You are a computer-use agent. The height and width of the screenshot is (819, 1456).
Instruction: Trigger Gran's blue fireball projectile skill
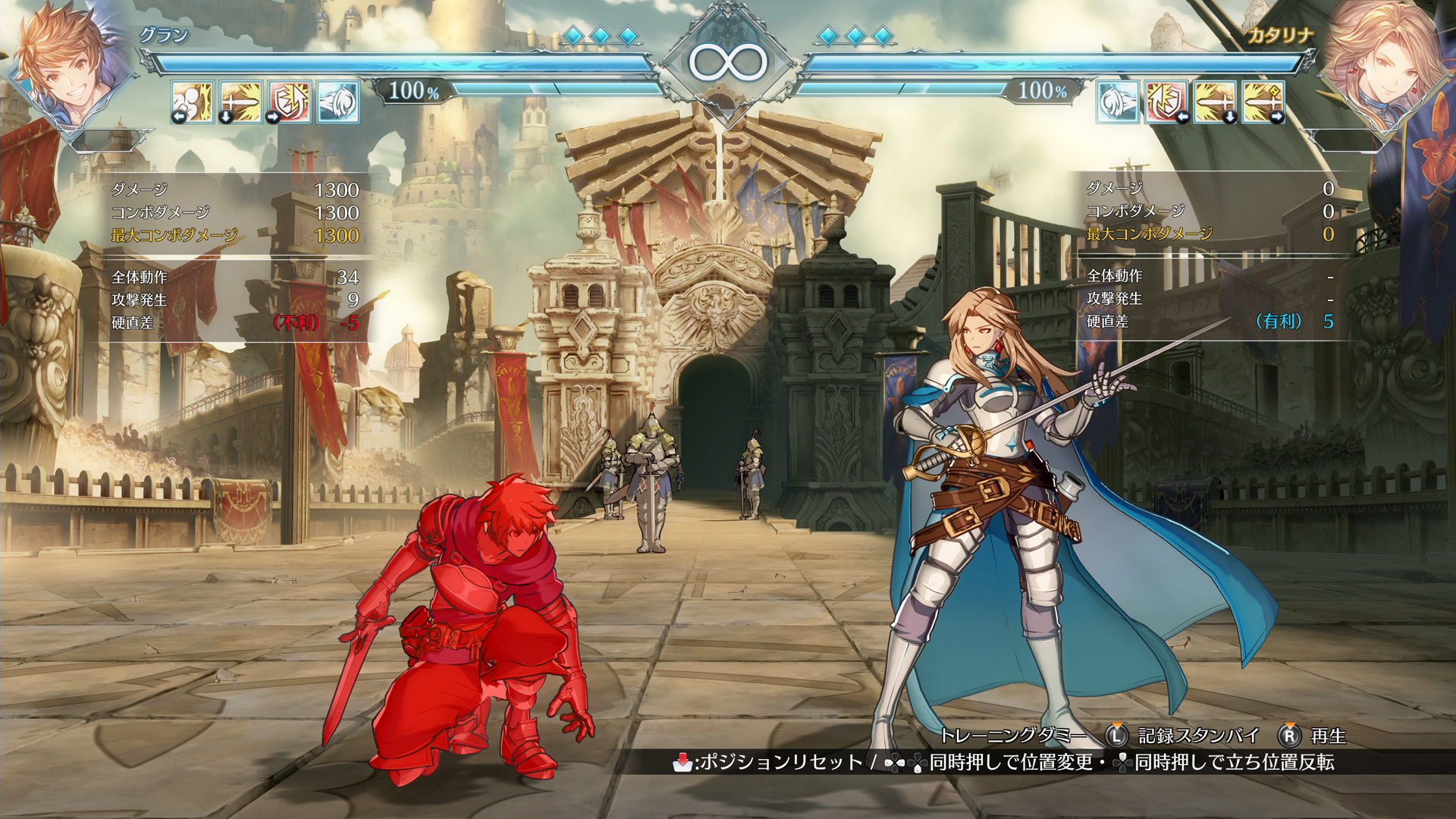coord(338,102)
